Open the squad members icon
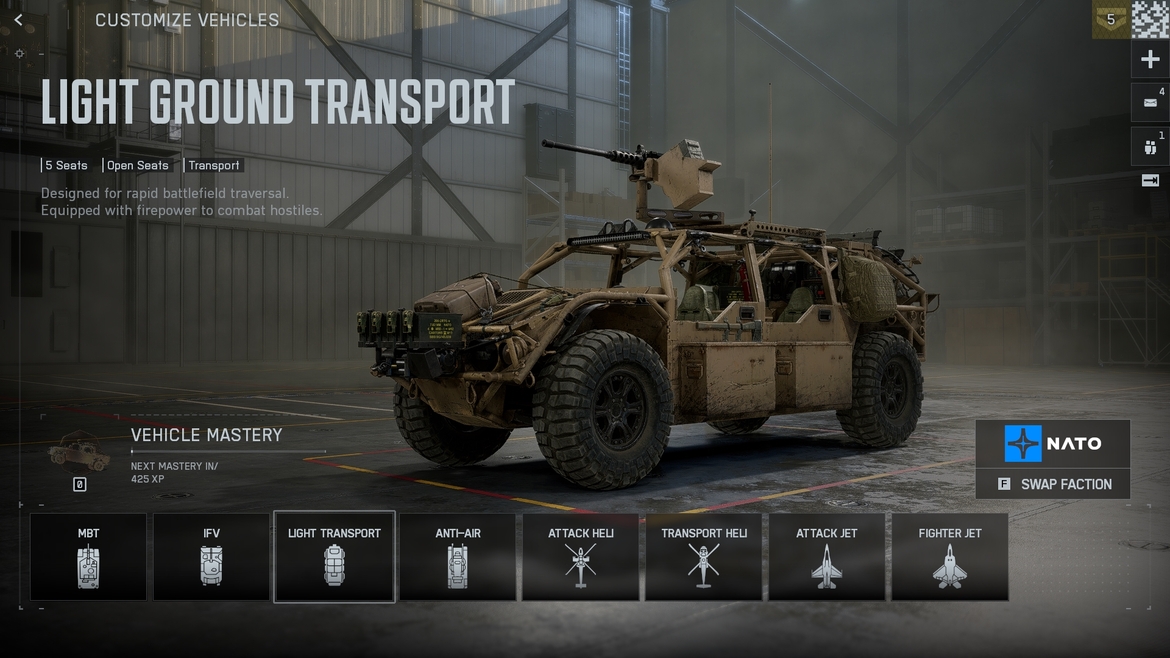Image resolution: width=1170 pixels, height=658 pixels. (x=1150, y=147)
